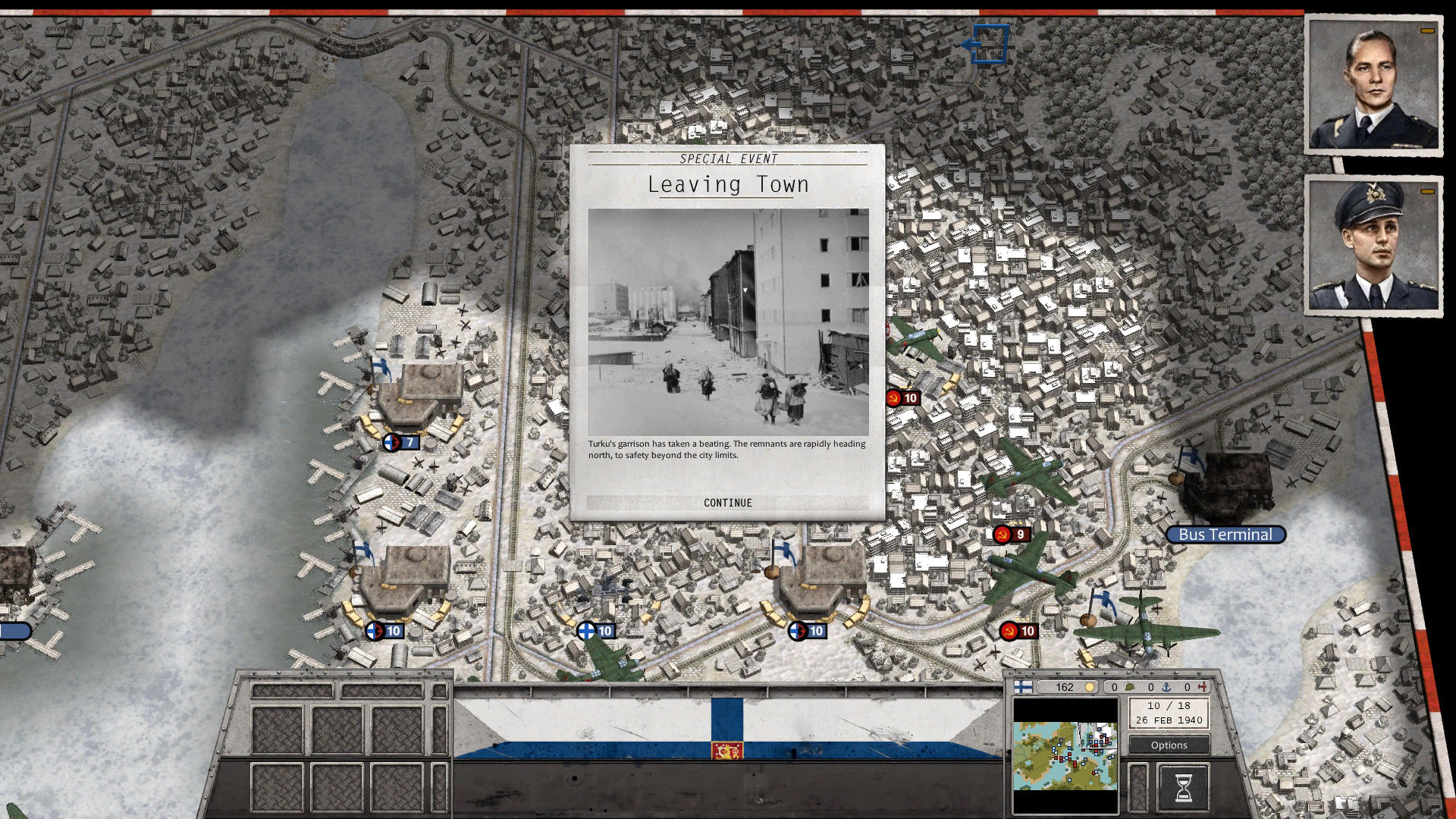Click the blue exit arrow marker at map top
Image resolution: width=1456 pixels, height=819 pixels.
pos(991,43)
